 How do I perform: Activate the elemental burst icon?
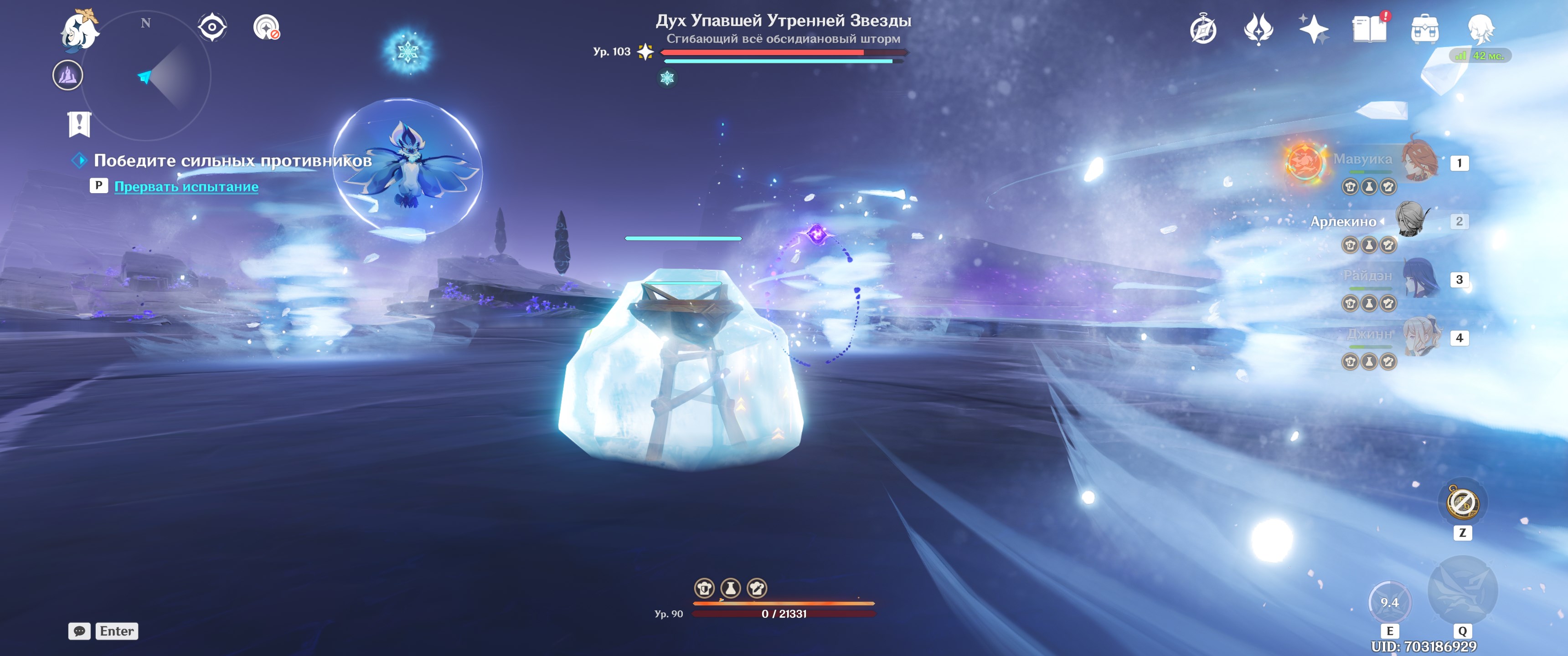click(1462, 589)
